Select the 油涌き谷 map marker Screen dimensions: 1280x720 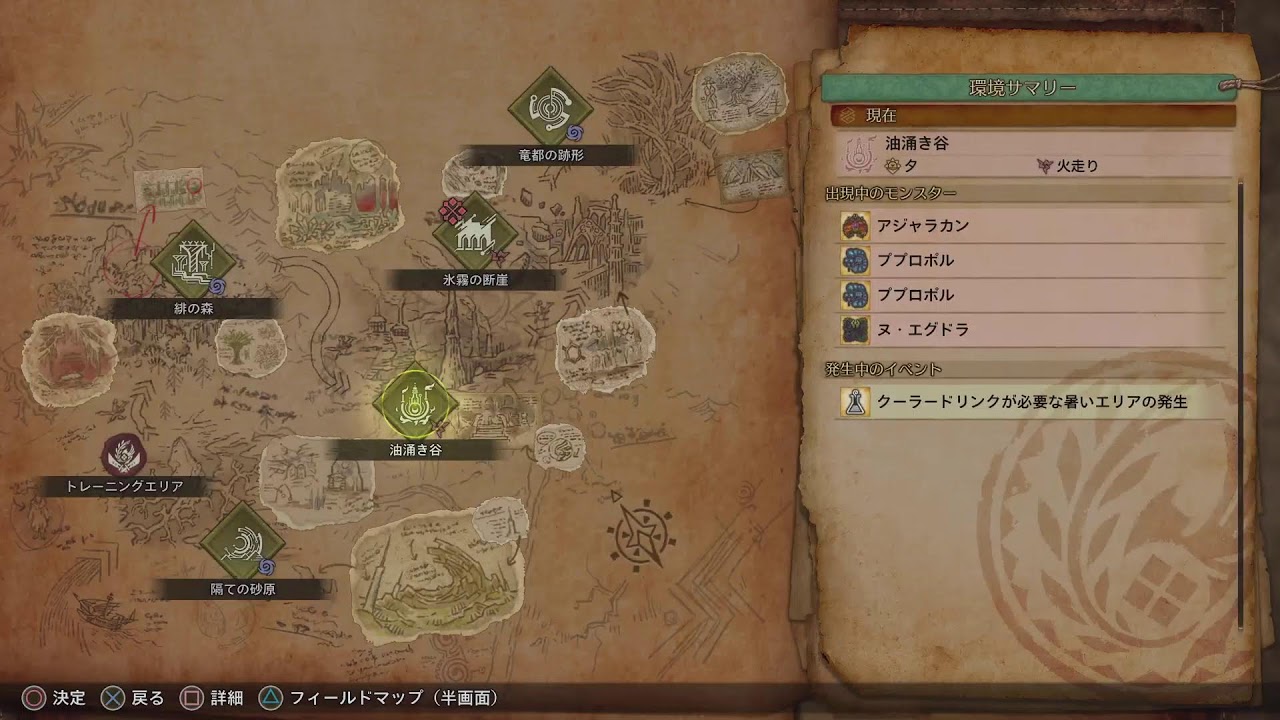tap(415, 403)
